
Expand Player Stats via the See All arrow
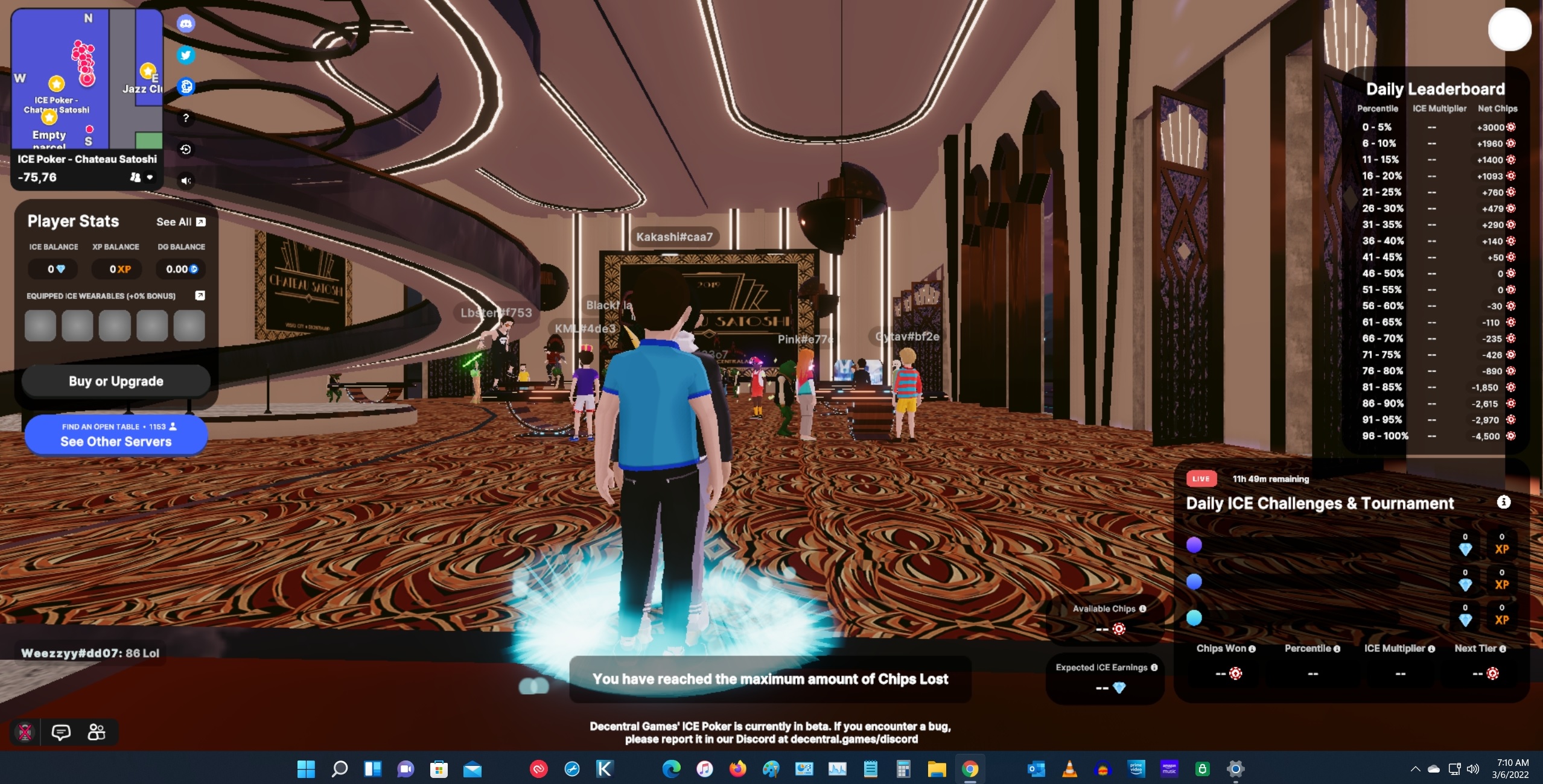[x=201, y=221]
